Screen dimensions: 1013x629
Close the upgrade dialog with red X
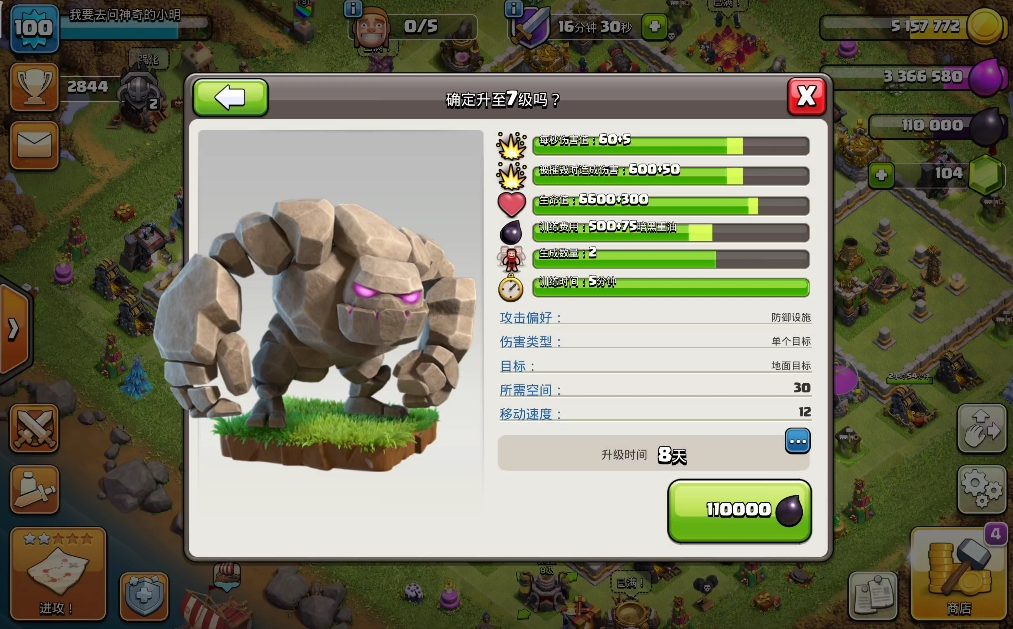pos(806,97)
